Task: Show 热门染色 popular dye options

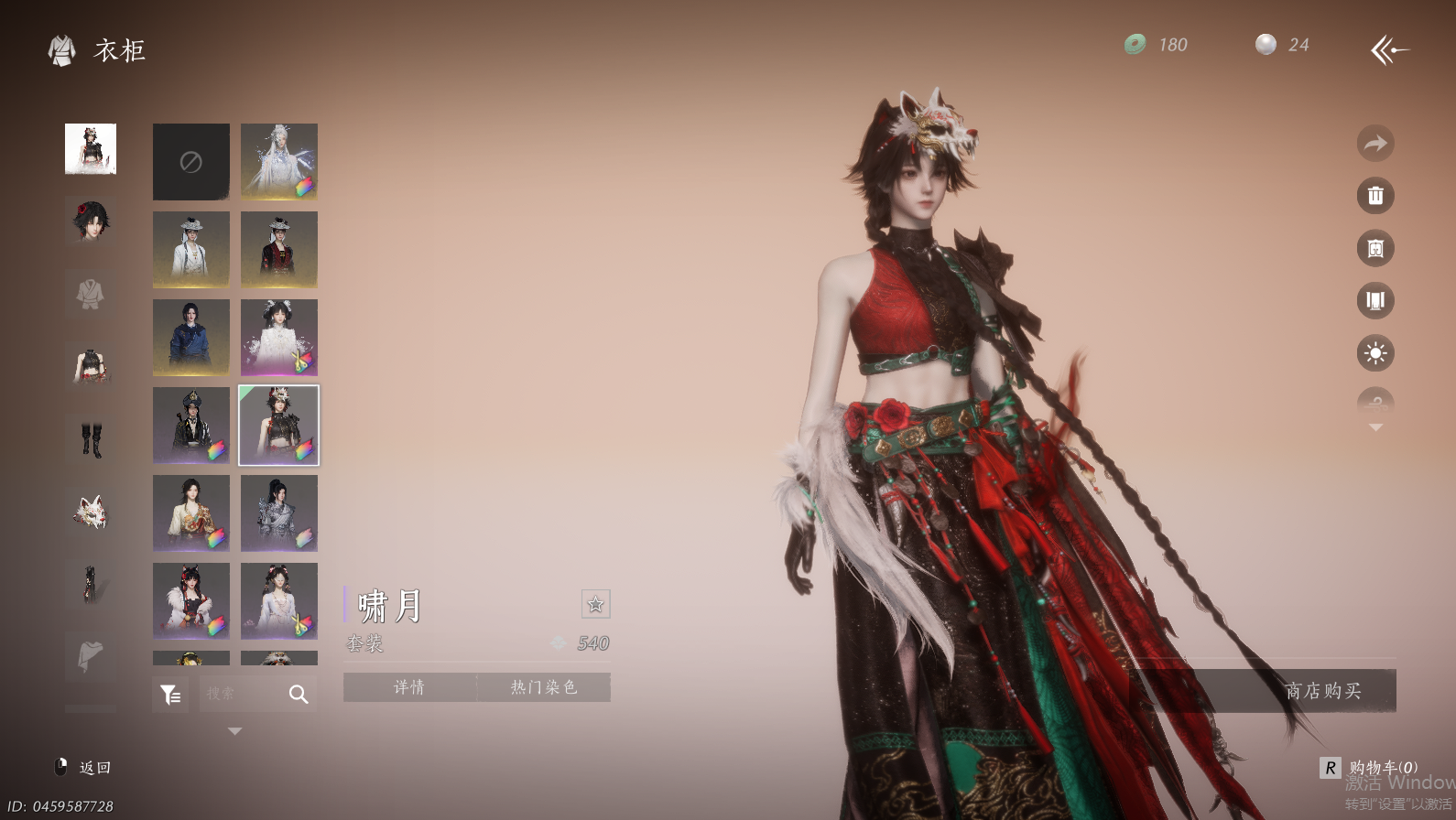Action: [x=543, y=687]
